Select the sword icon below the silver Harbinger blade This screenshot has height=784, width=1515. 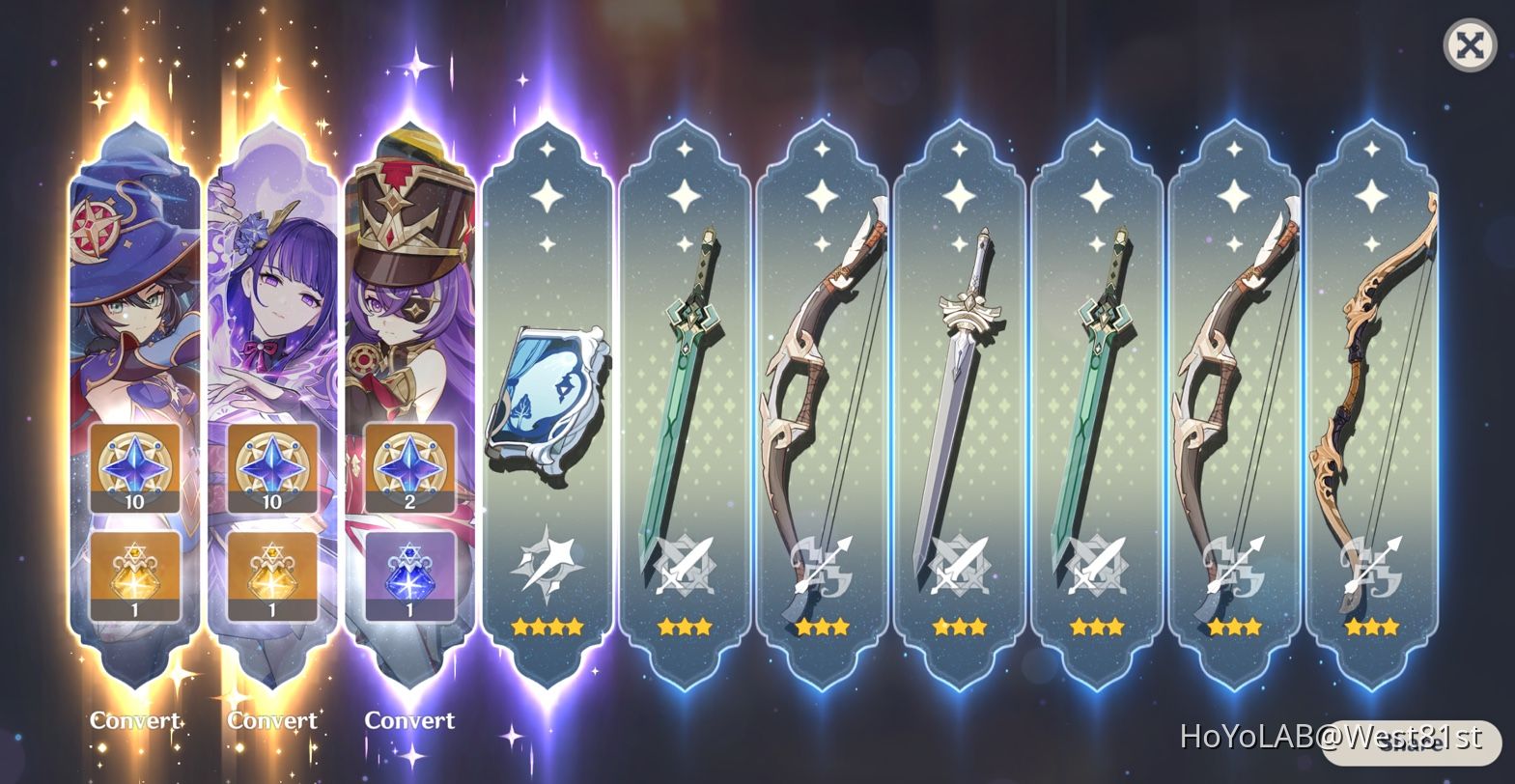click(x=959, y=566)
